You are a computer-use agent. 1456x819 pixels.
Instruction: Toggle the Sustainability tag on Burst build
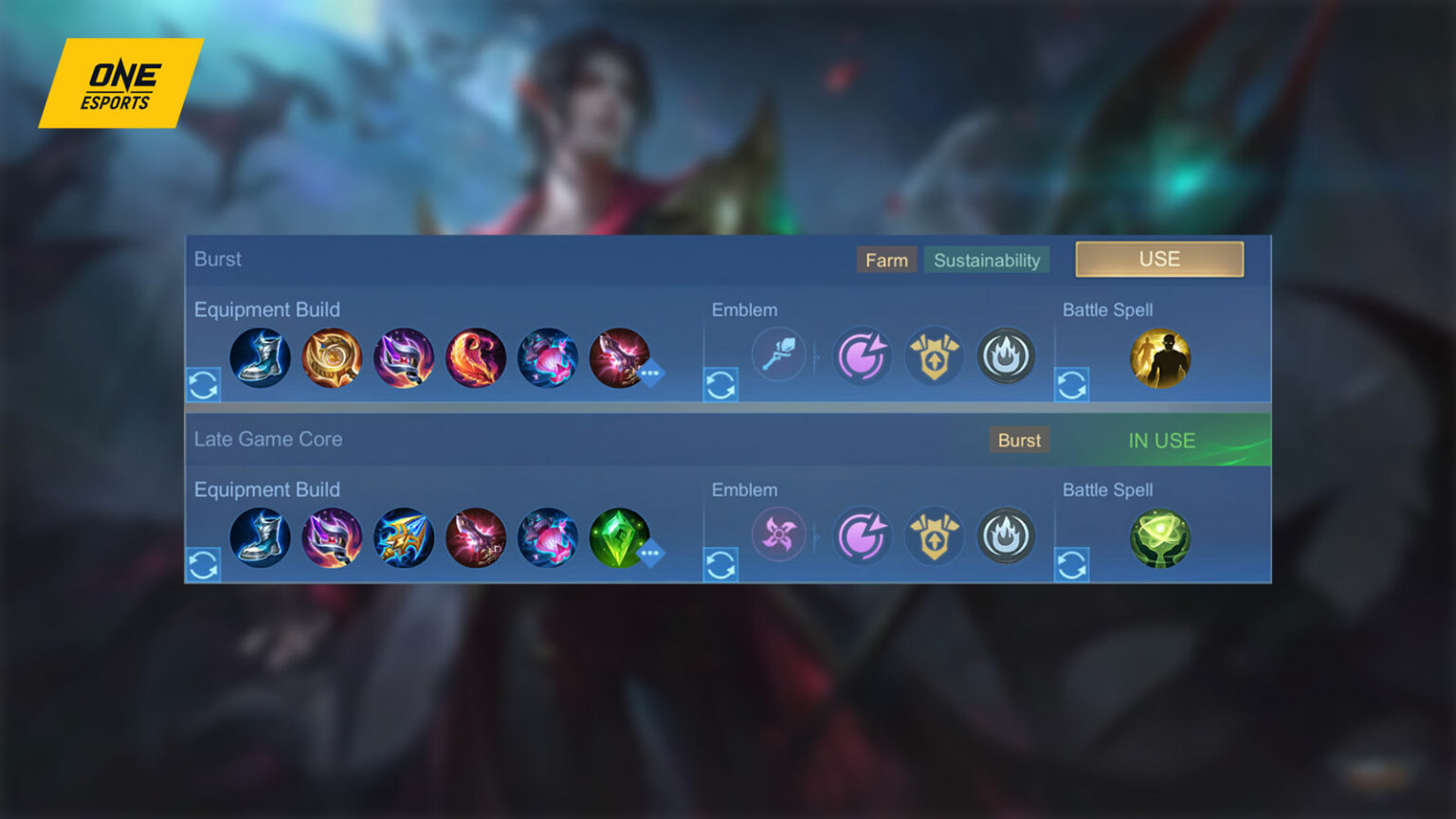(x=987, y=260)
